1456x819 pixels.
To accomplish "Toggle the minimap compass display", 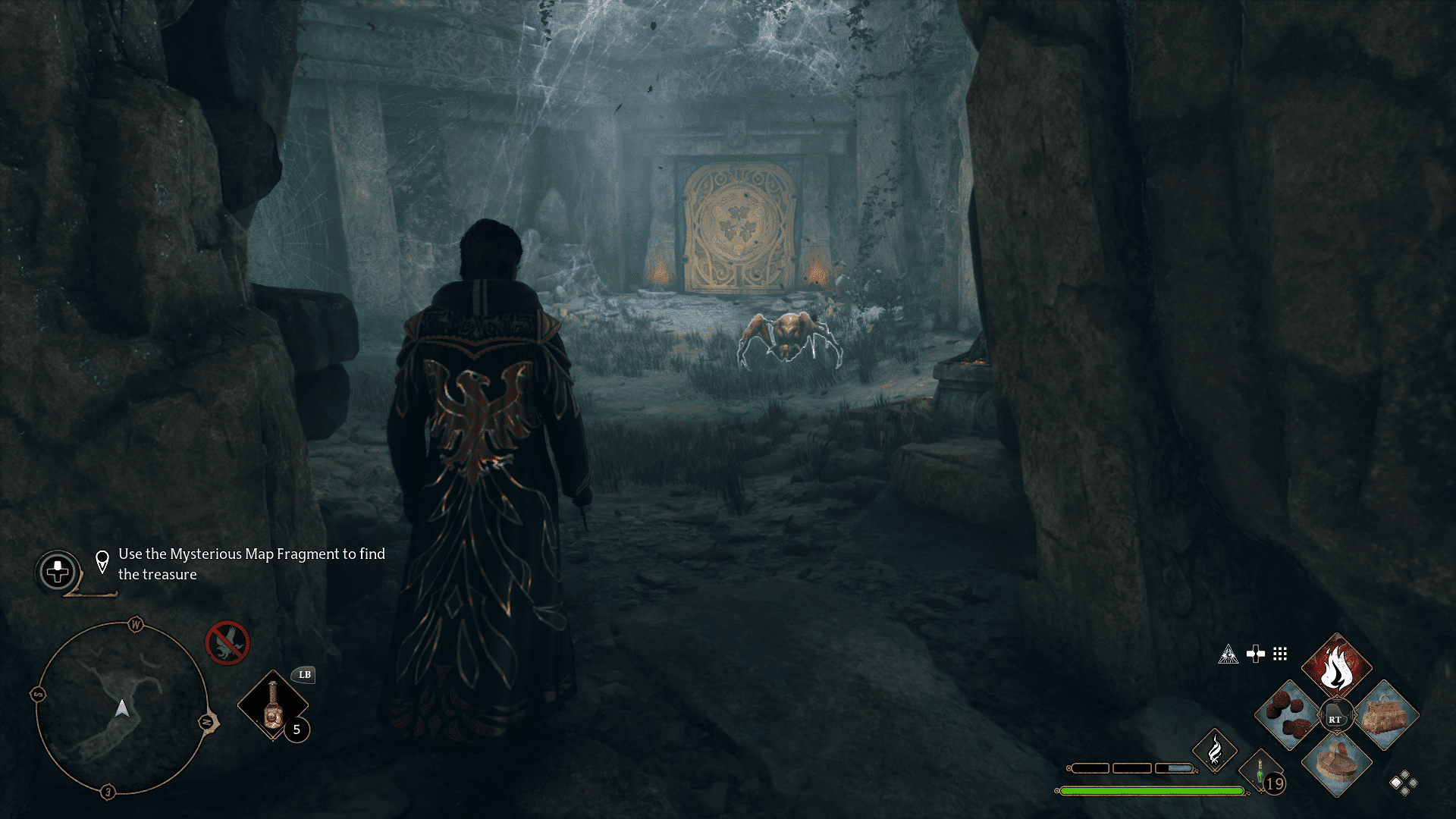I will coord(134,624).
